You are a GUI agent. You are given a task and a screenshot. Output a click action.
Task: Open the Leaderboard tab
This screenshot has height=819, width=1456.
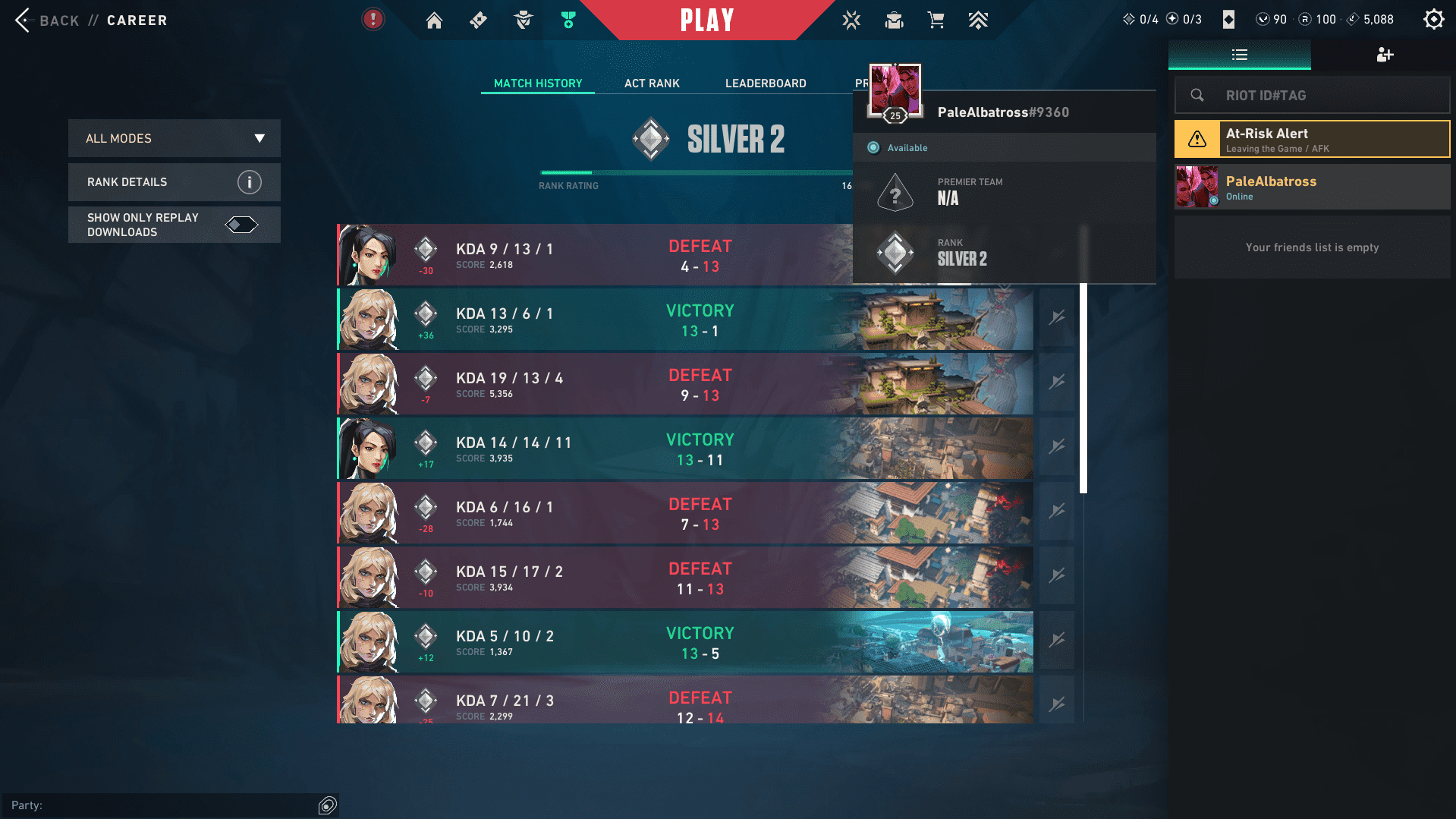click(765, 83)
